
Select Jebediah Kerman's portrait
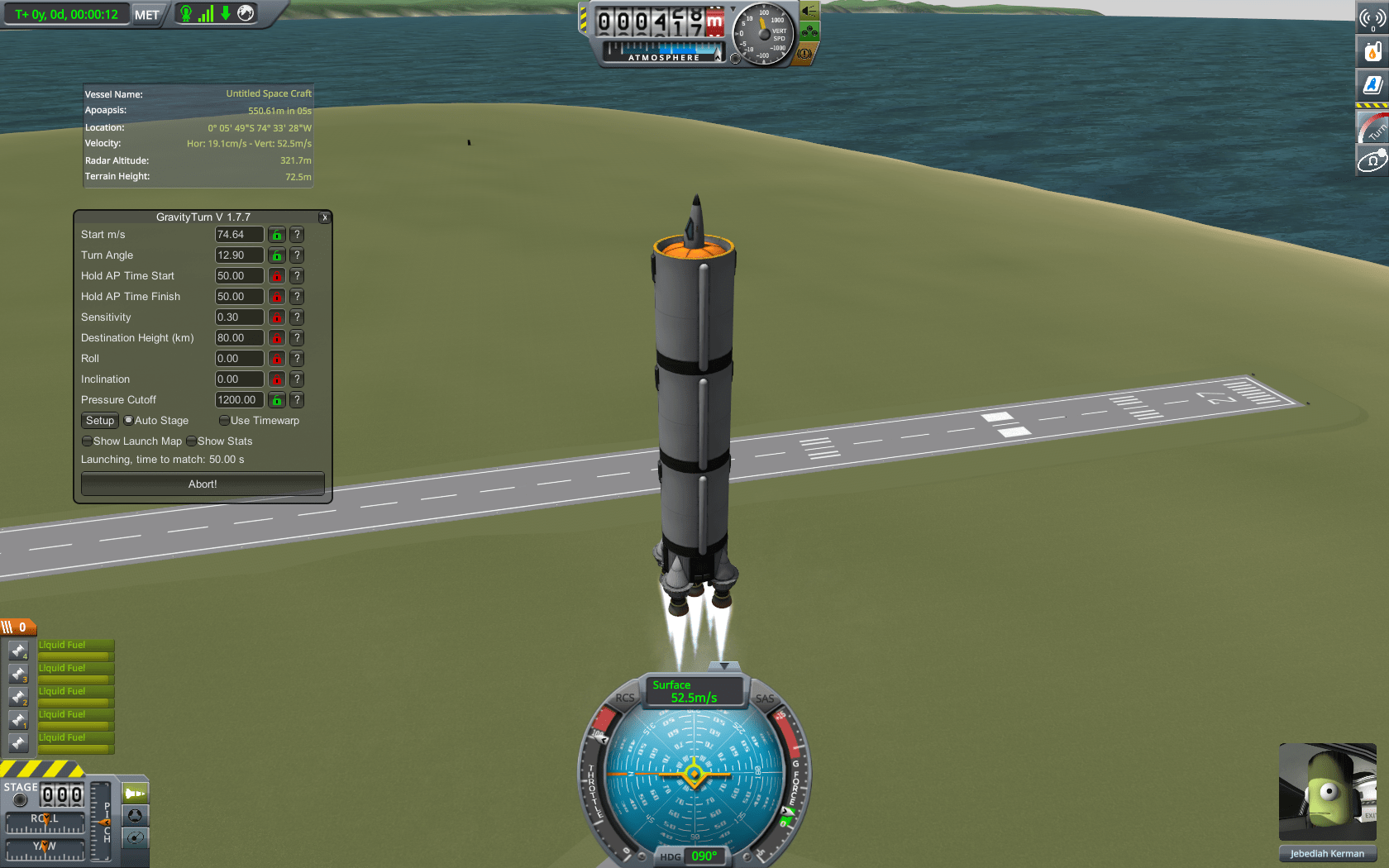[1327, 791]
